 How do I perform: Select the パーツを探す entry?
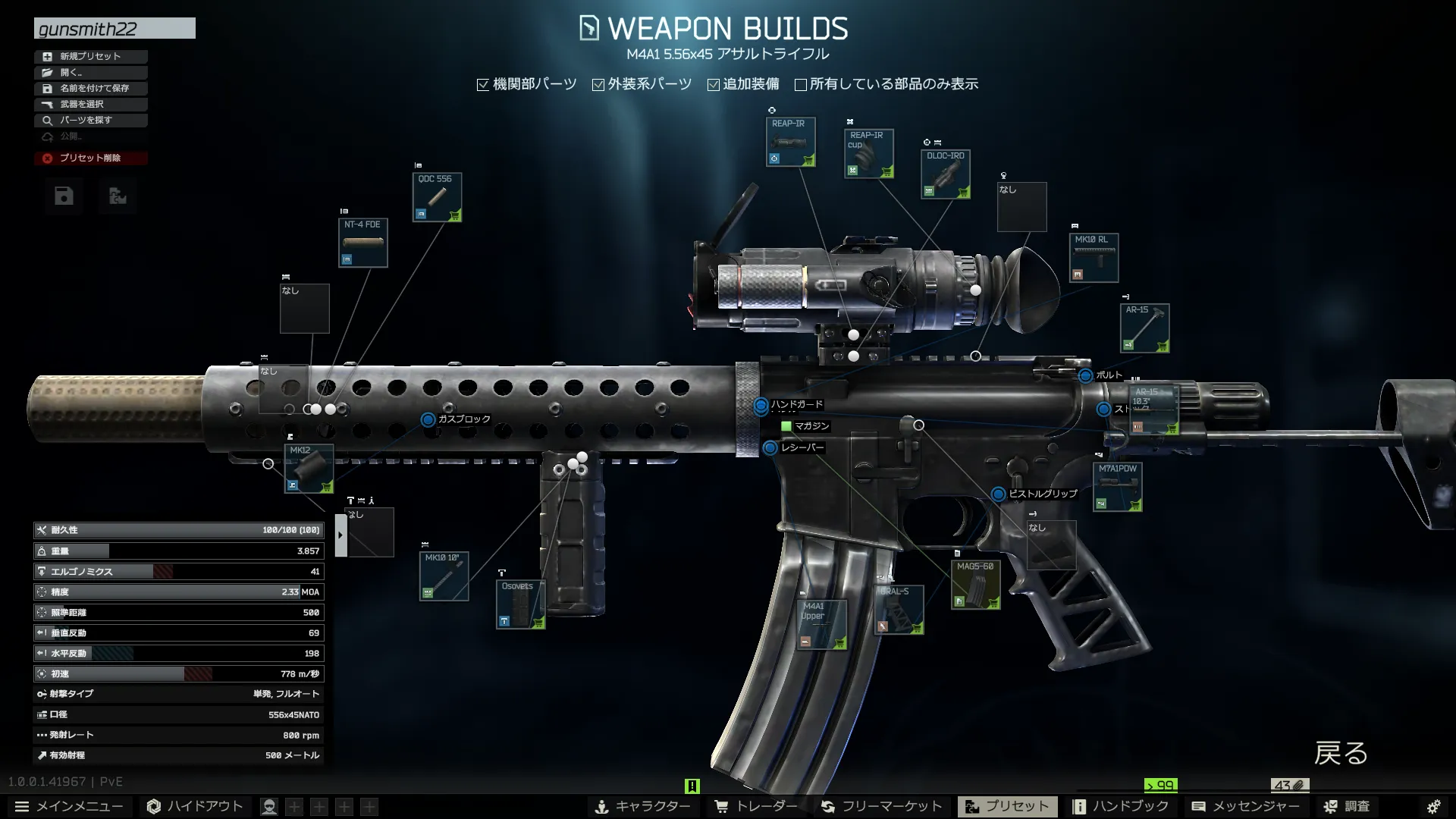90,120
